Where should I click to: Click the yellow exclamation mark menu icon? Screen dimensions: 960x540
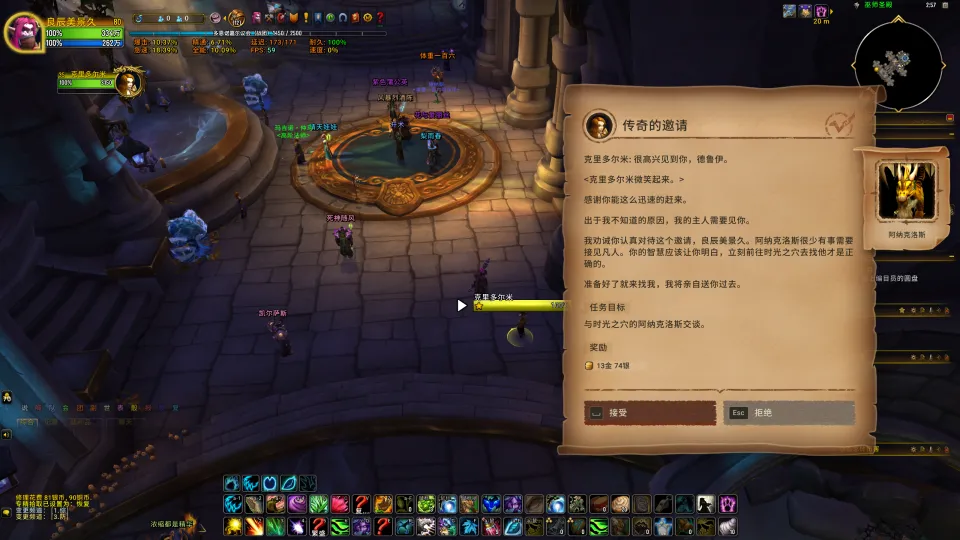point(305,17)
